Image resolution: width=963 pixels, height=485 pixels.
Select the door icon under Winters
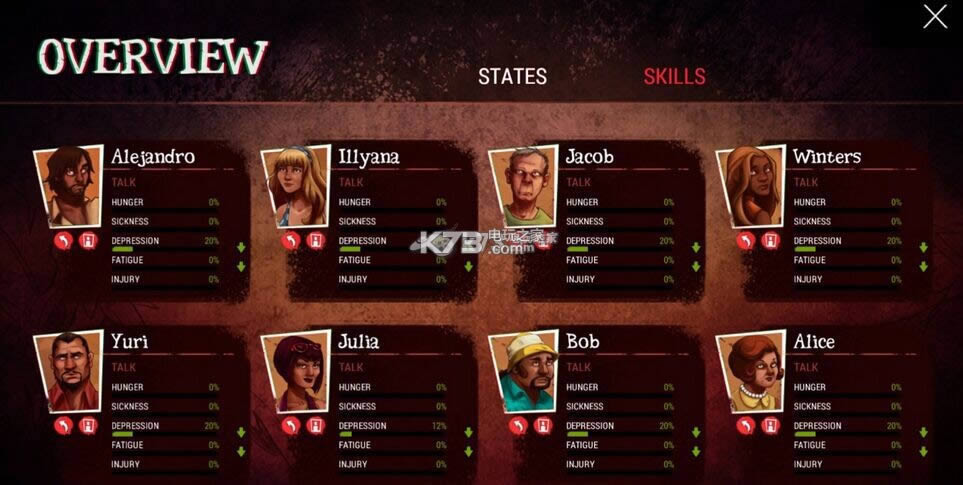(770, 241)
